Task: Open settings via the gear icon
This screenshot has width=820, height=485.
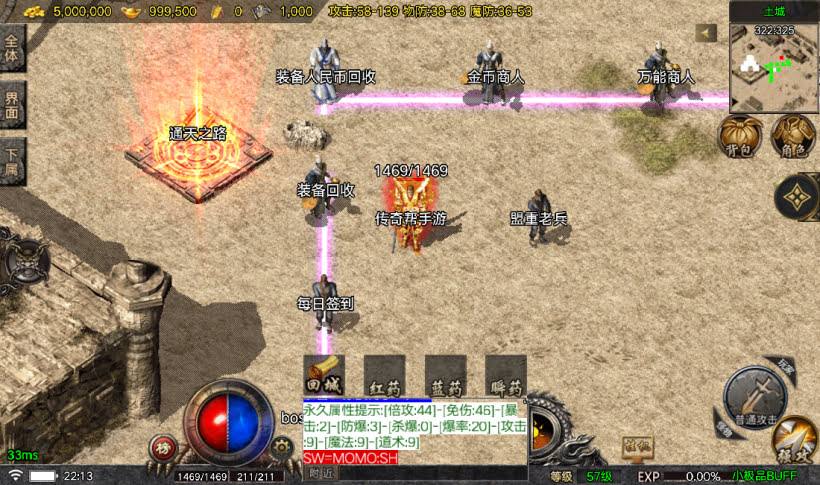Action: 280,447
